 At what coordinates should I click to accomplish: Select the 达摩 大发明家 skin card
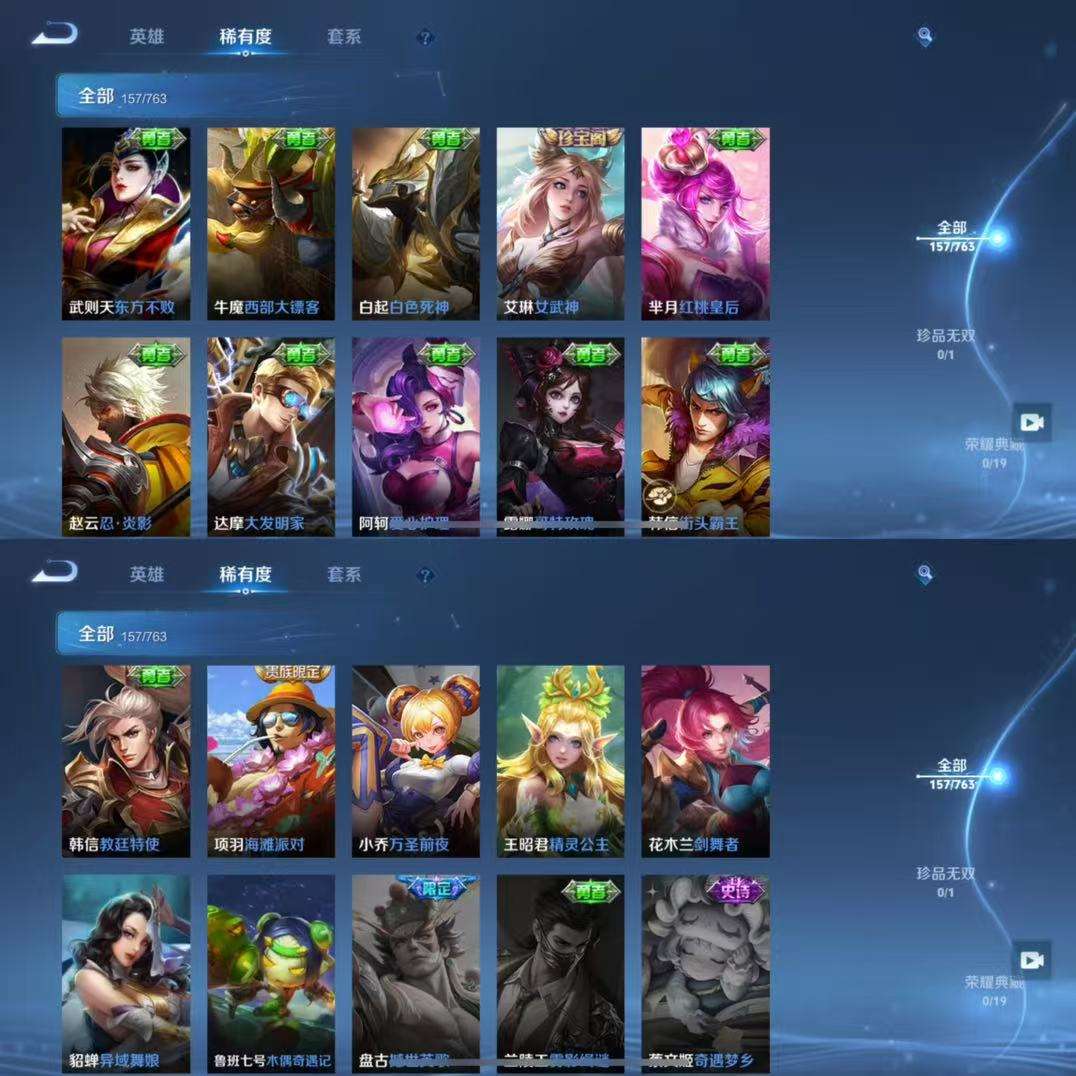[271, 436]
